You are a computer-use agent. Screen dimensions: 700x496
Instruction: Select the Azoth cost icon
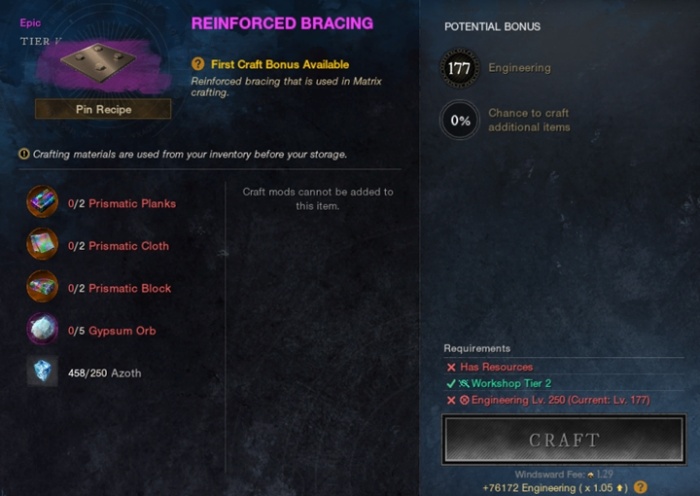[x=43, y=372]
